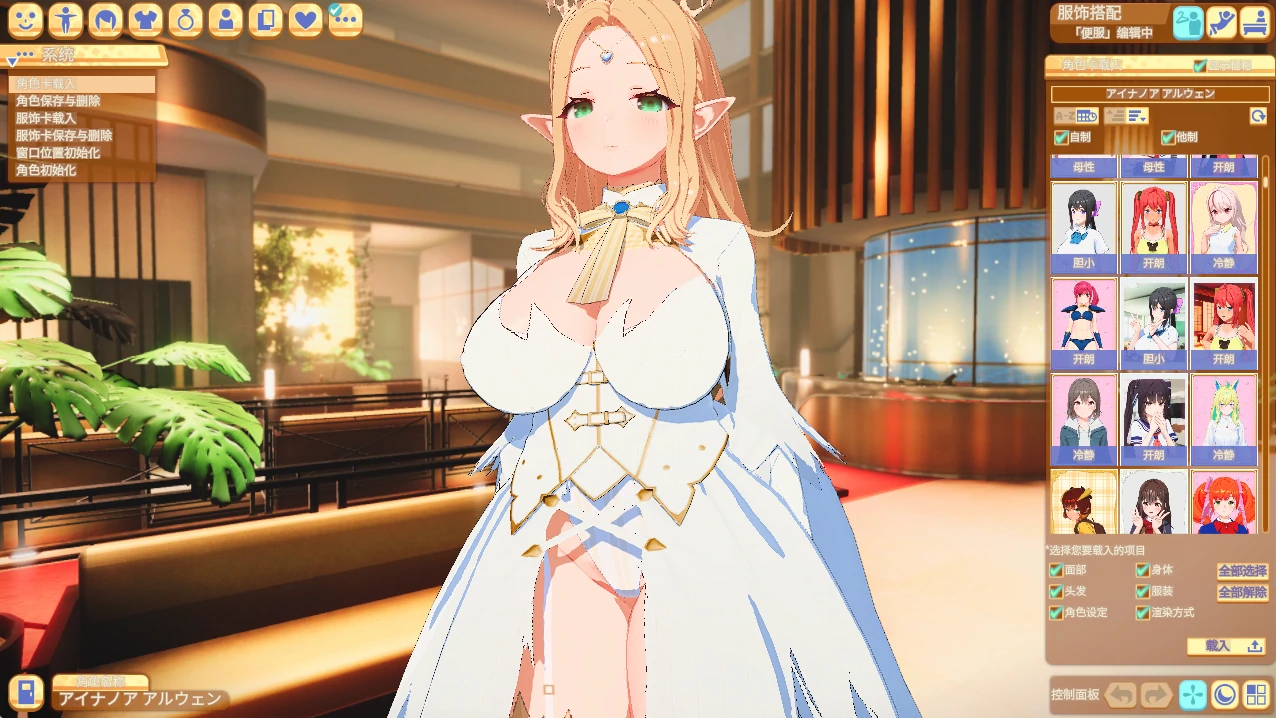Click 角色初始化 to reset the character
The height and width of the screenshot is (718, 1276).
click(x=46, y=170)
